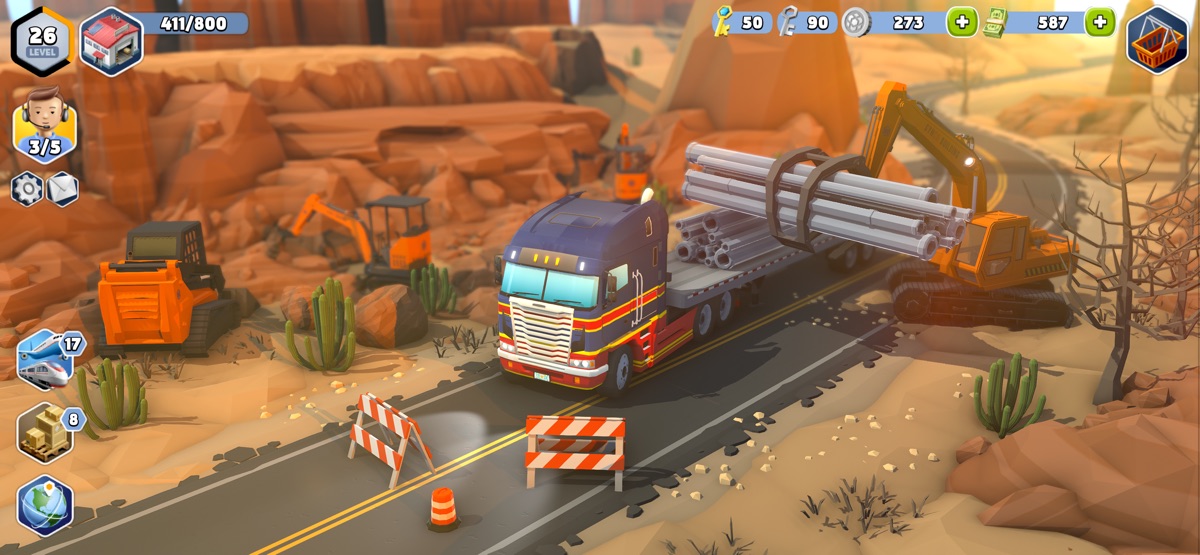Open the cargo boxes icon with 8 badge
1200x555 pixels.
point(46,432)
